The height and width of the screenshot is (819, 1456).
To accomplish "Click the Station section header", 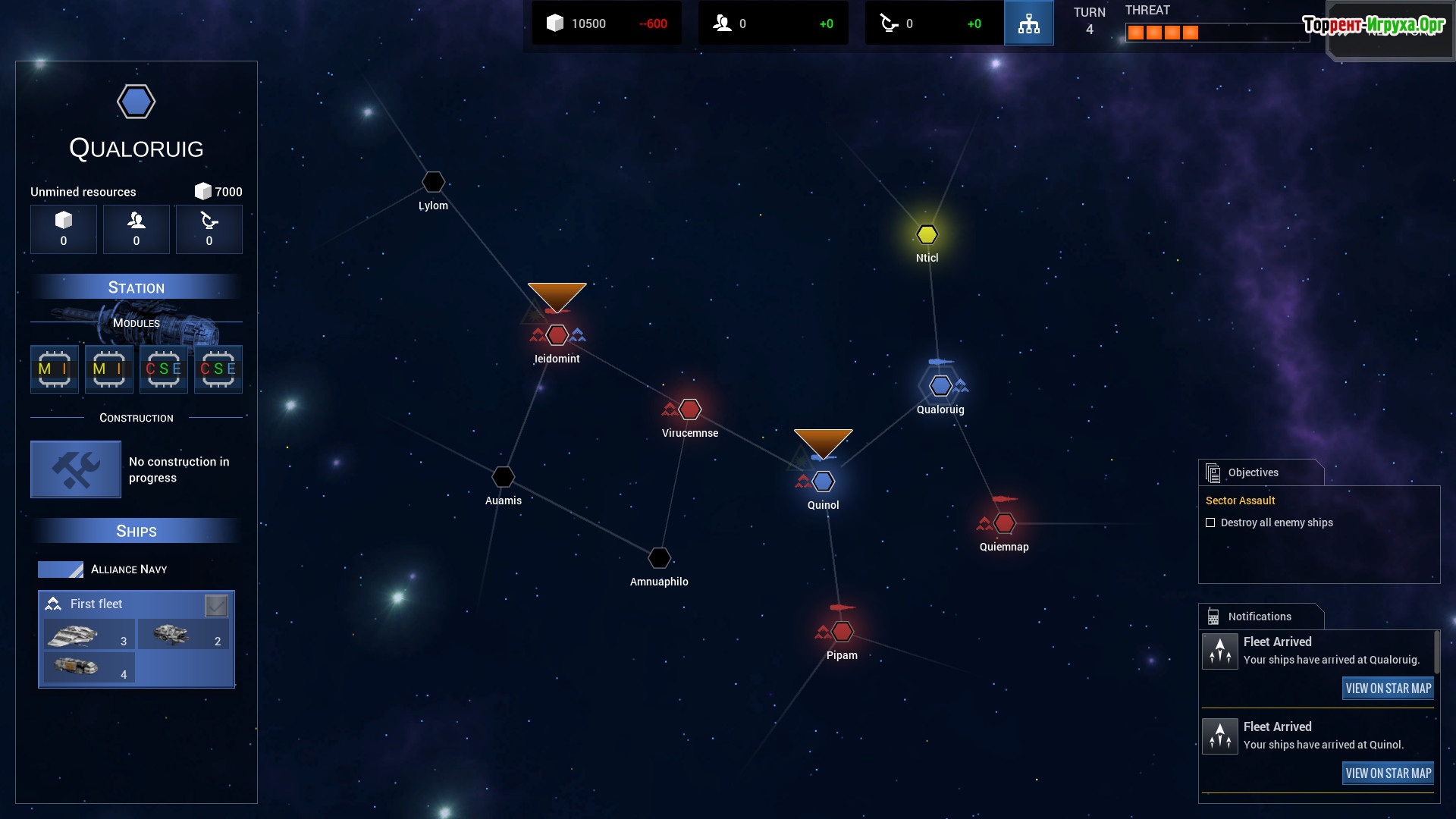I will coord(136,287).
